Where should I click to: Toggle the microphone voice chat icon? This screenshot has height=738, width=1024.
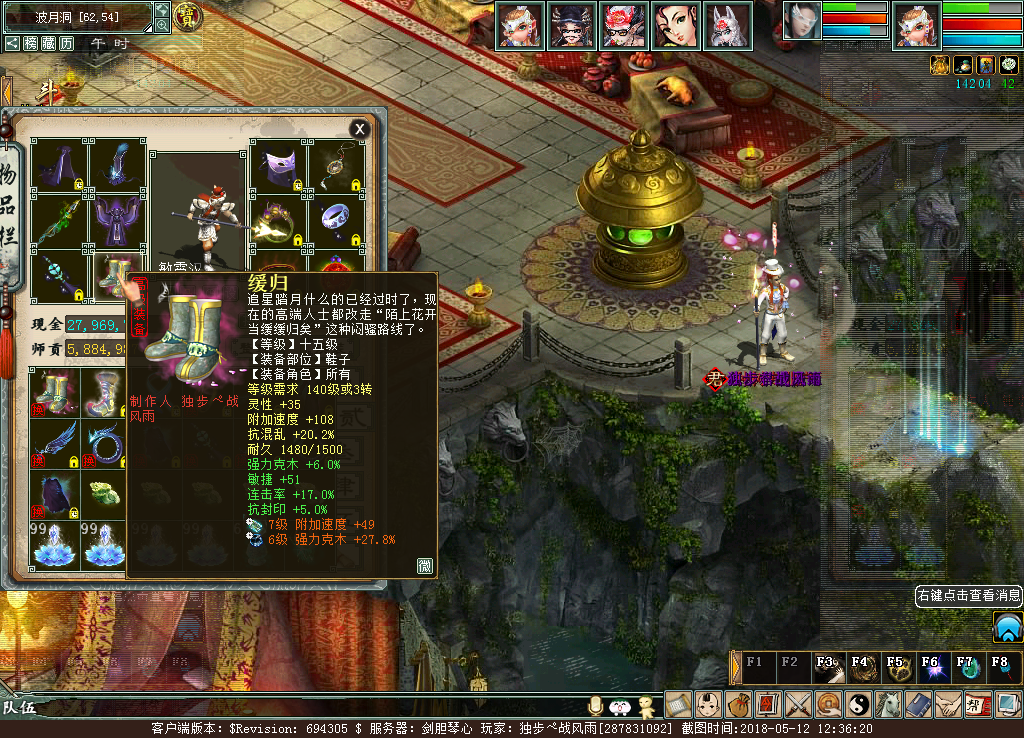[596, 706]
